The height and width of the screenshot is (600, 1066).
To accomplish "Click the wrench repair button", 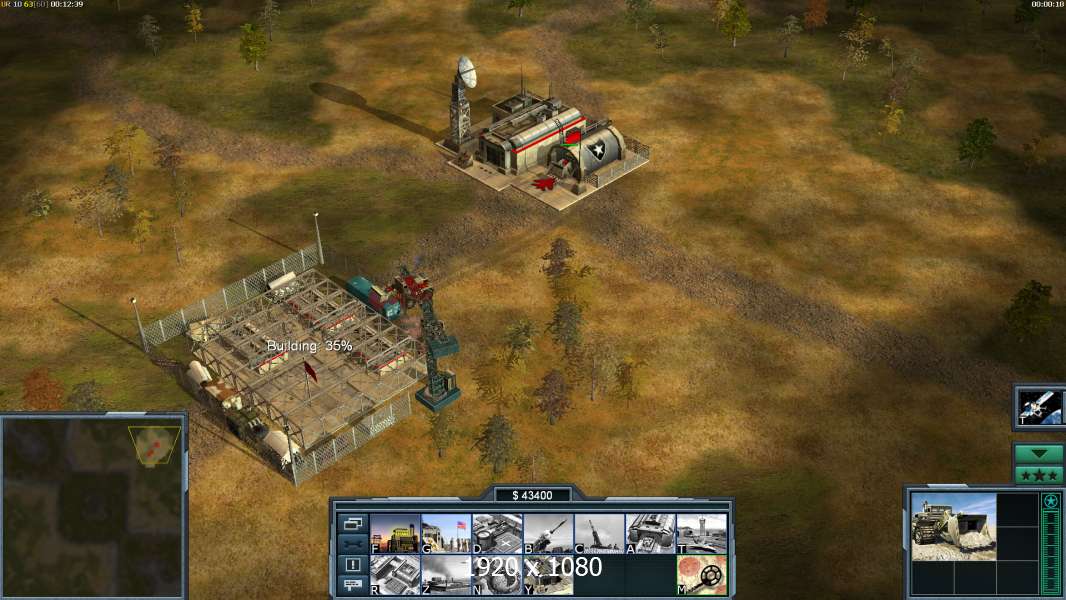I will pyautogui.click(x=352, y=544).
